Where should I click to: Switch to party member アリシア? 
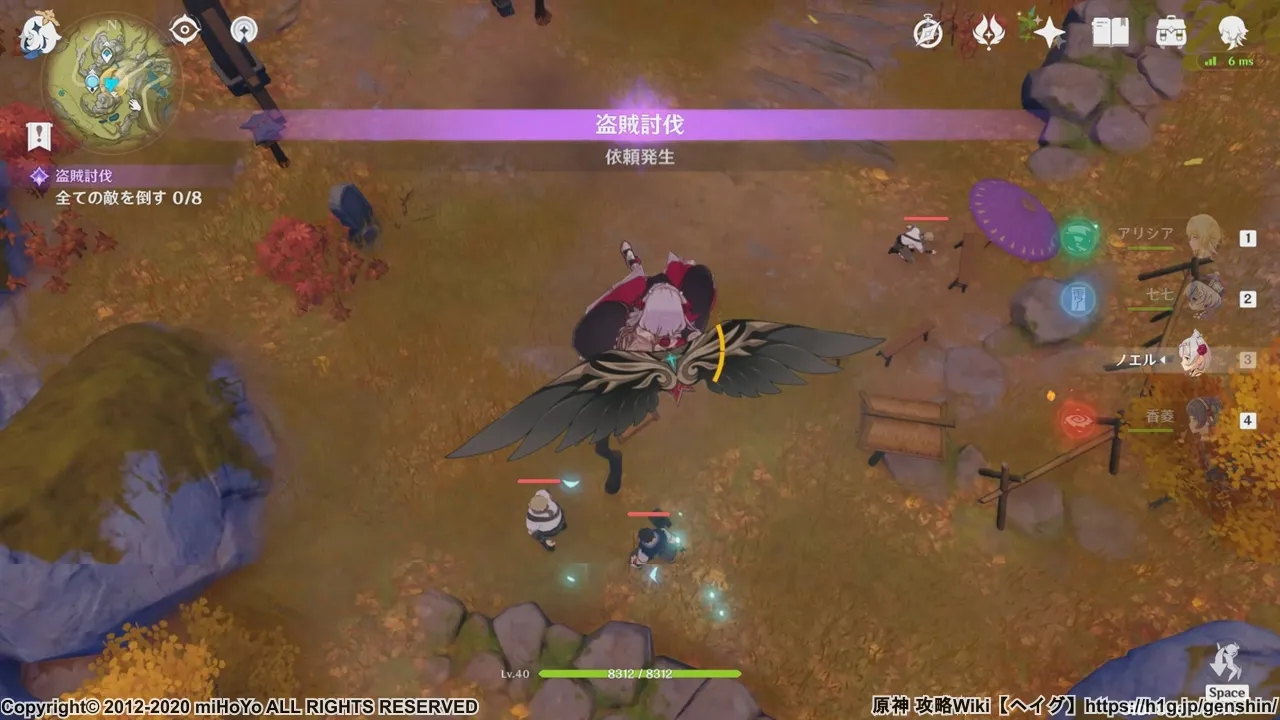pyautogui.click(x=1198, y=238)
